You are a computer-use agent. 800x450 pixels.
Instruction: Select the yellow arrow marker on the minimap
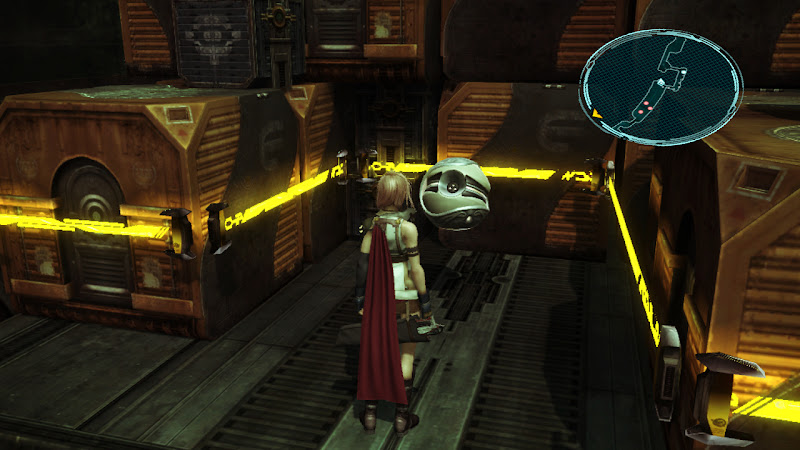pos(597,114)
